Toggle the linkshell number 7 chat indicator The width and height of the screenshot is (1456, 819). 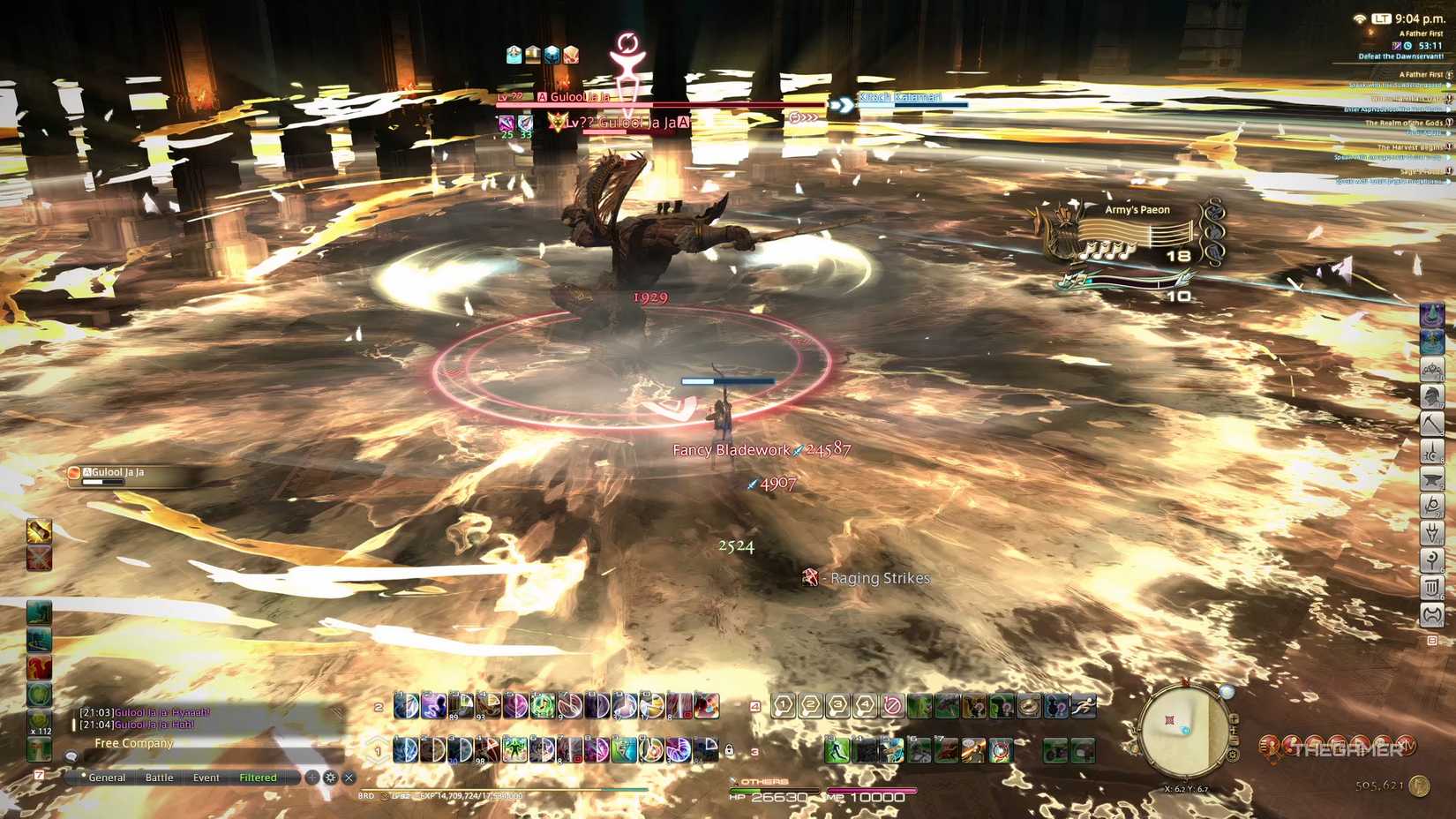click(40, 777)
